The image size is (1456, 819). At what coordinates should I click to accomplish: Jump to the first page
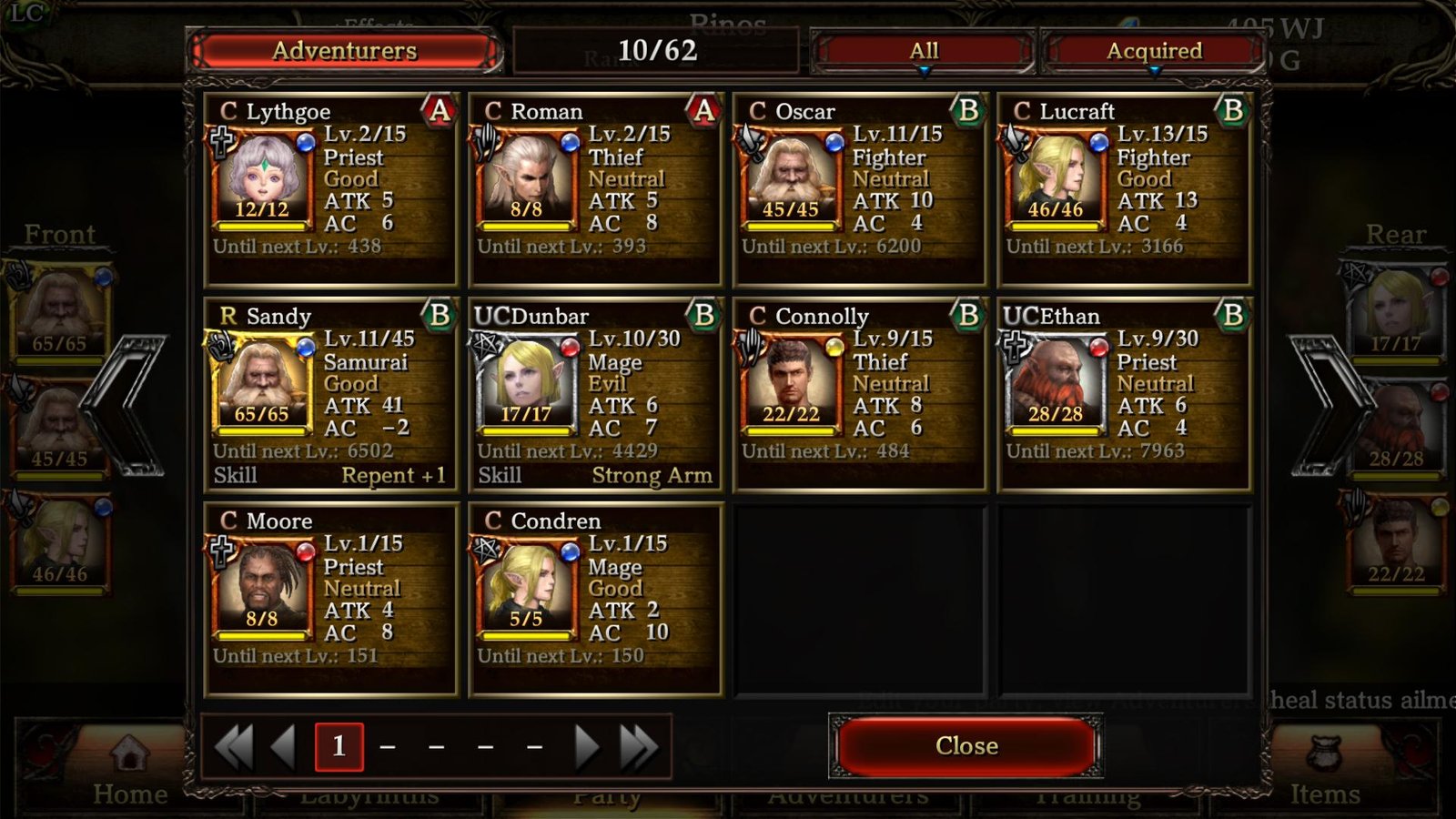[x=234, y=747]
